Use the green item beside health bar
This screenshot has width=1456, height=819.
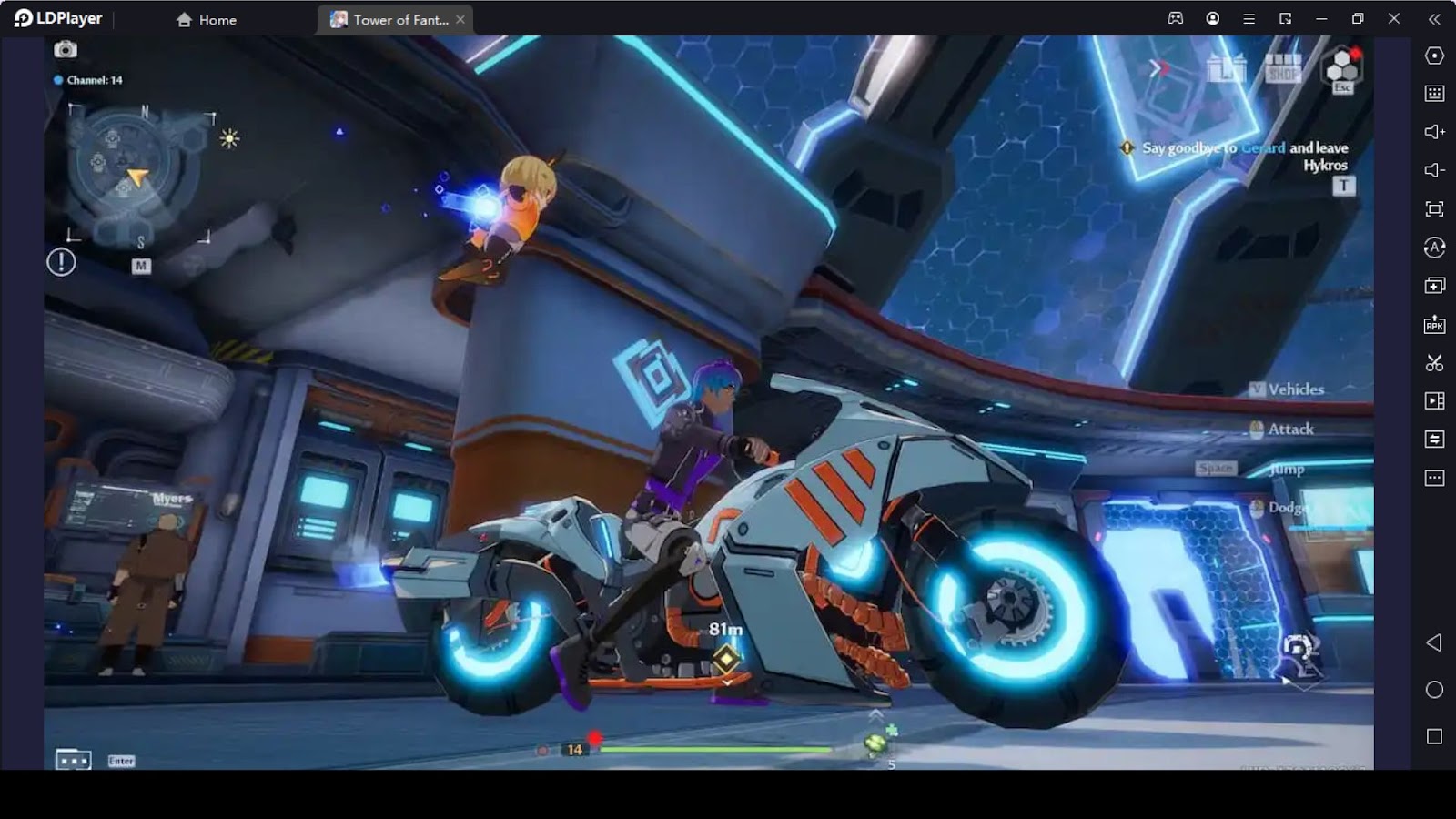pyautogui.click(x=876, y=743)
